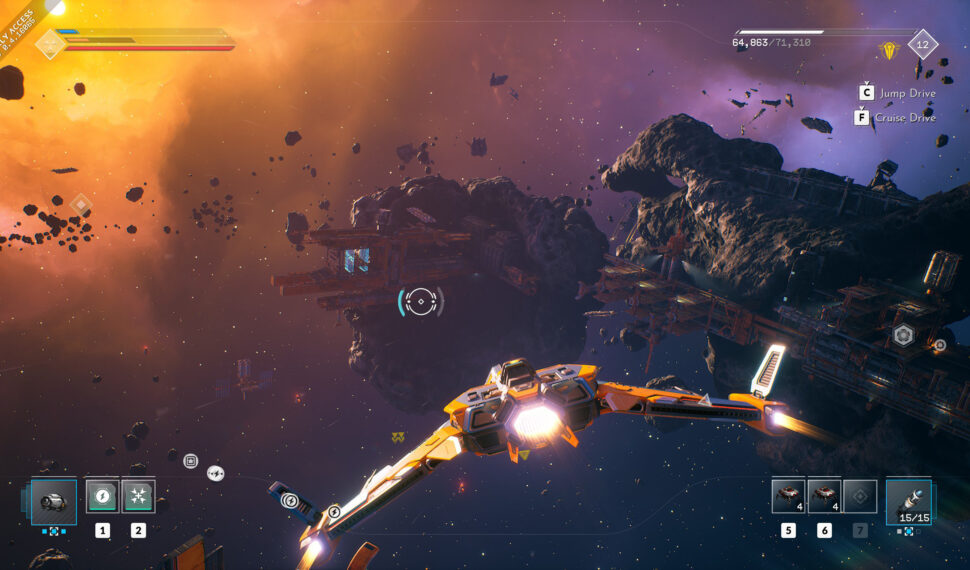
Task: Use the drone consumable in slot 5
Action: [x=788, y=497]
